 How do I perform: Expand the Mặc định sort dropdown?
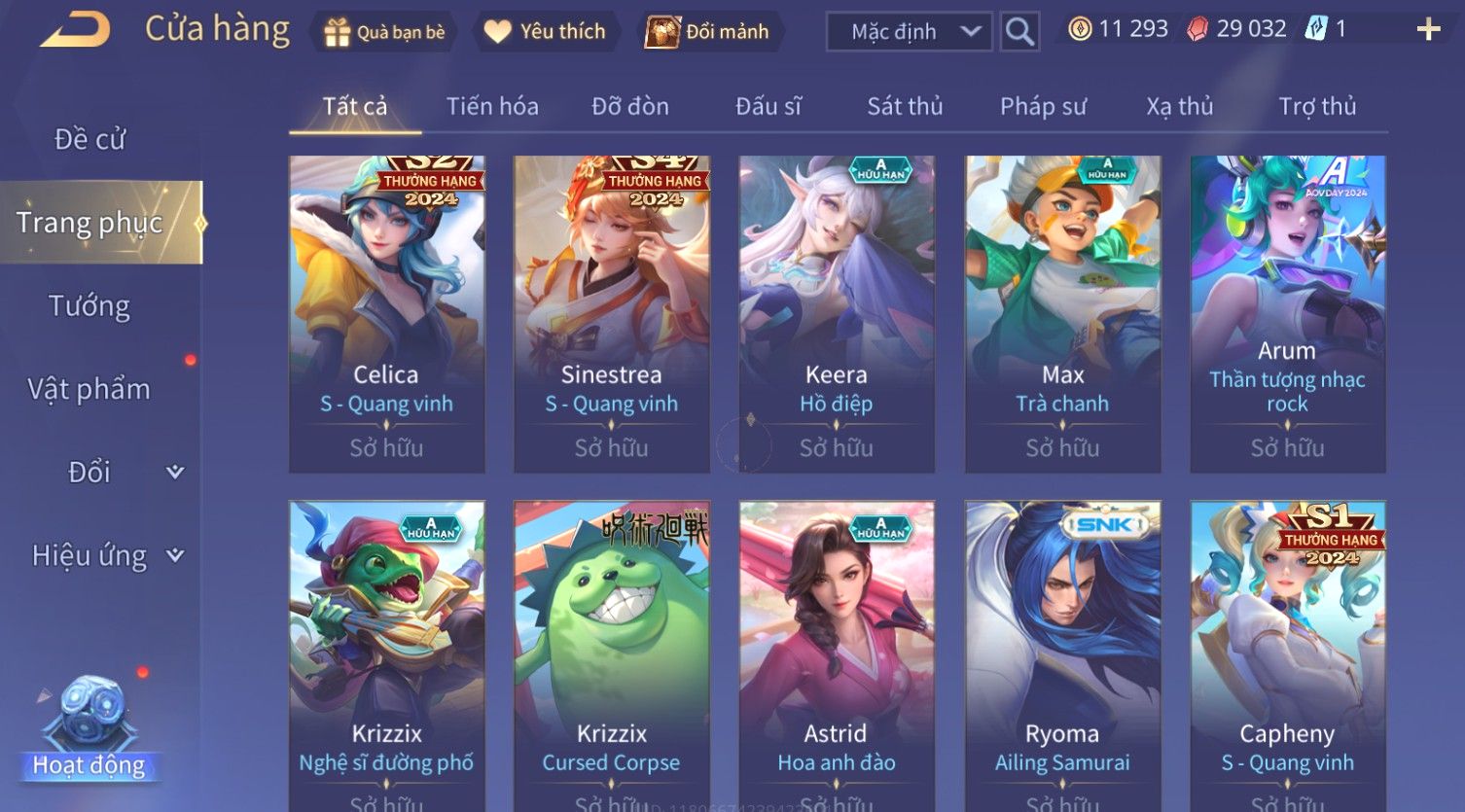pos(909,32)
